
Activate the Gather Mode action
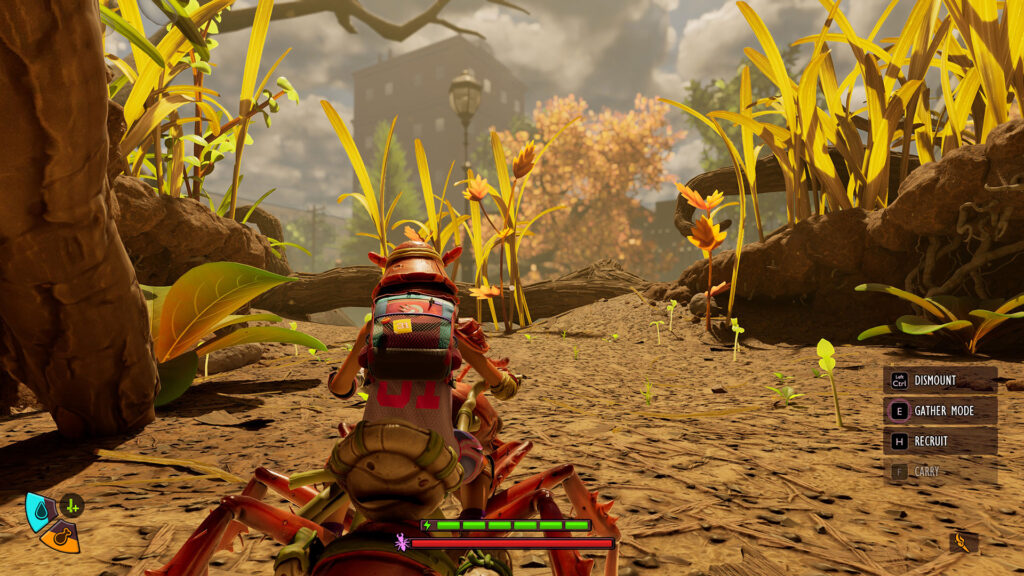point(940,410)
